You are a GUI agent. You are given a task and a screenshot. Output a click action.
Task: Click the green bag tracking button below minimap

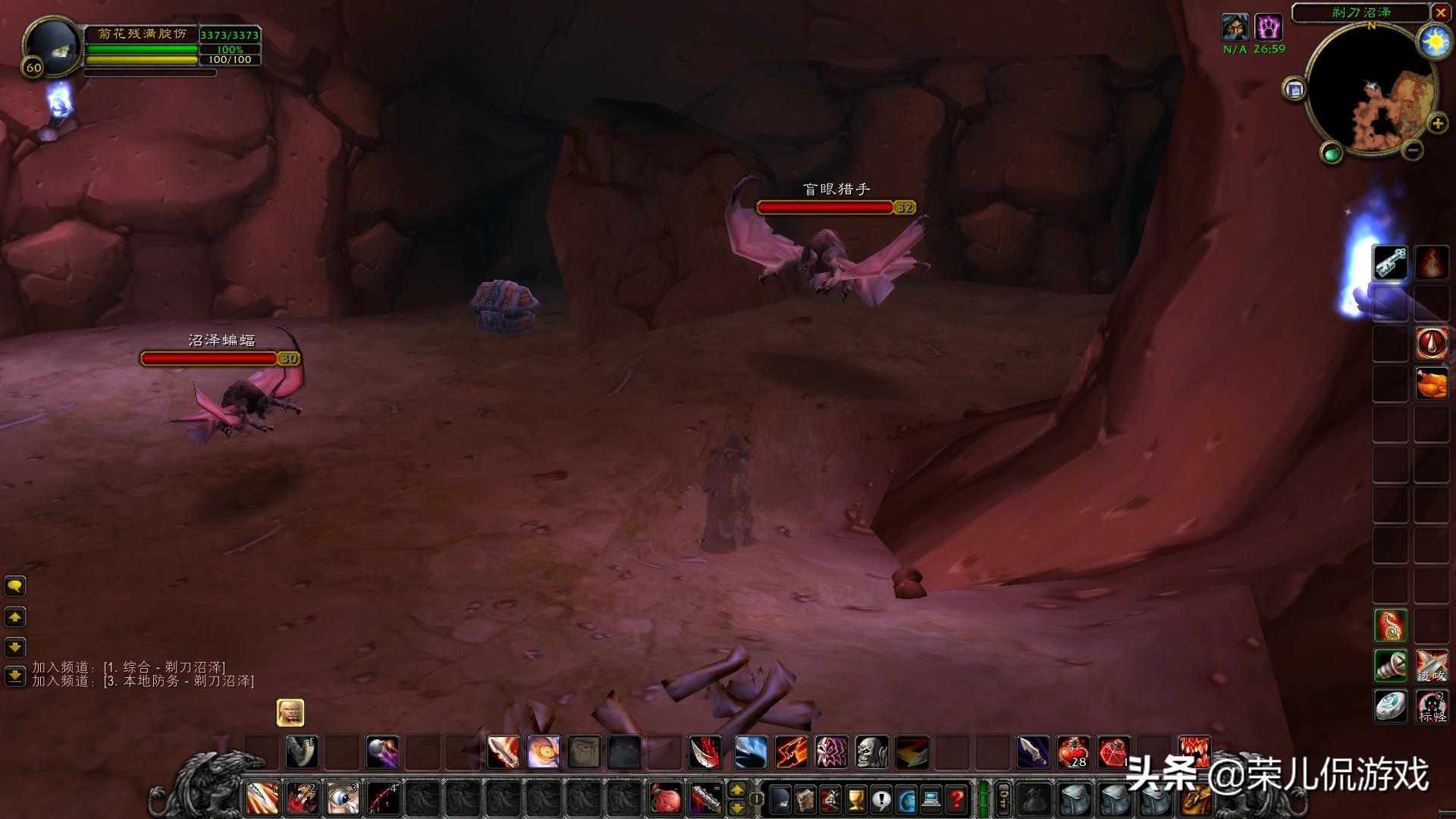(1332, 154)
